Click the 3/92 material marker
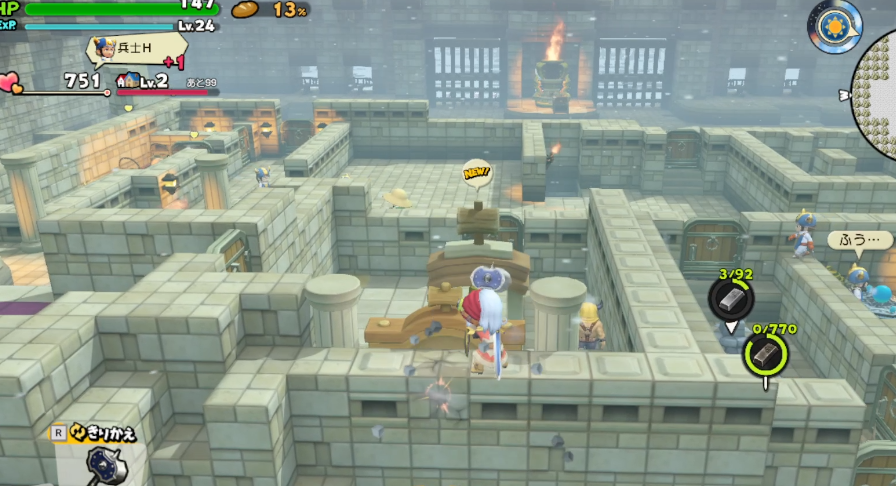896x486 pixels. click(731, 298)
